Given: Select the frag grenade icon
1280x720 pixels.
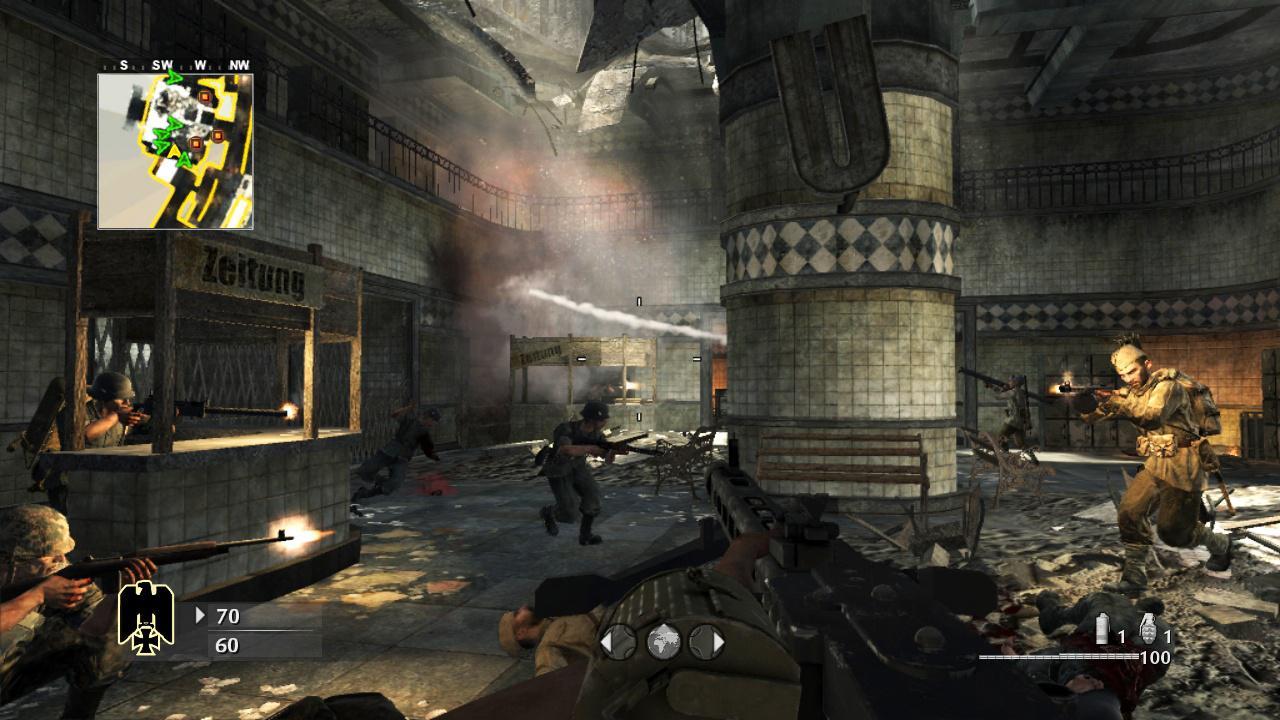Looking at the screenshot, I should (x=1148, y=627).
